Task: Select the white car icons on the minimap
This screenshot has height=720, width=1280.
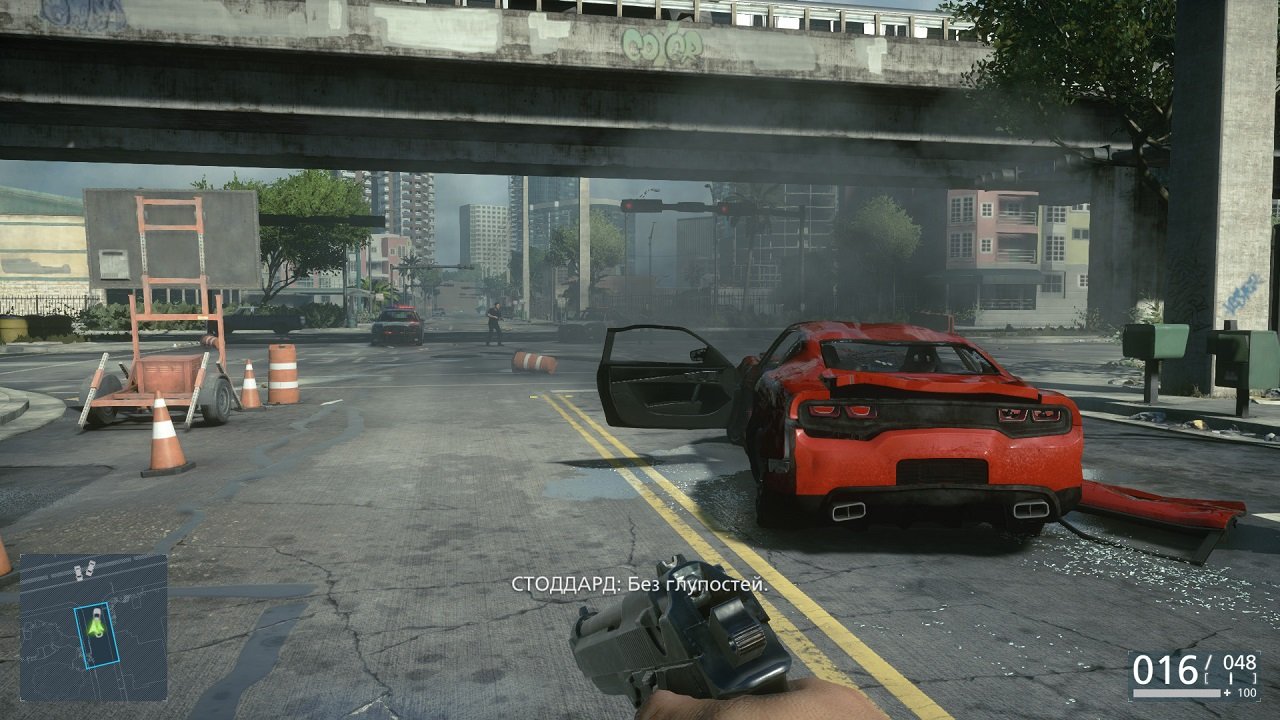Action: (85, 570)
